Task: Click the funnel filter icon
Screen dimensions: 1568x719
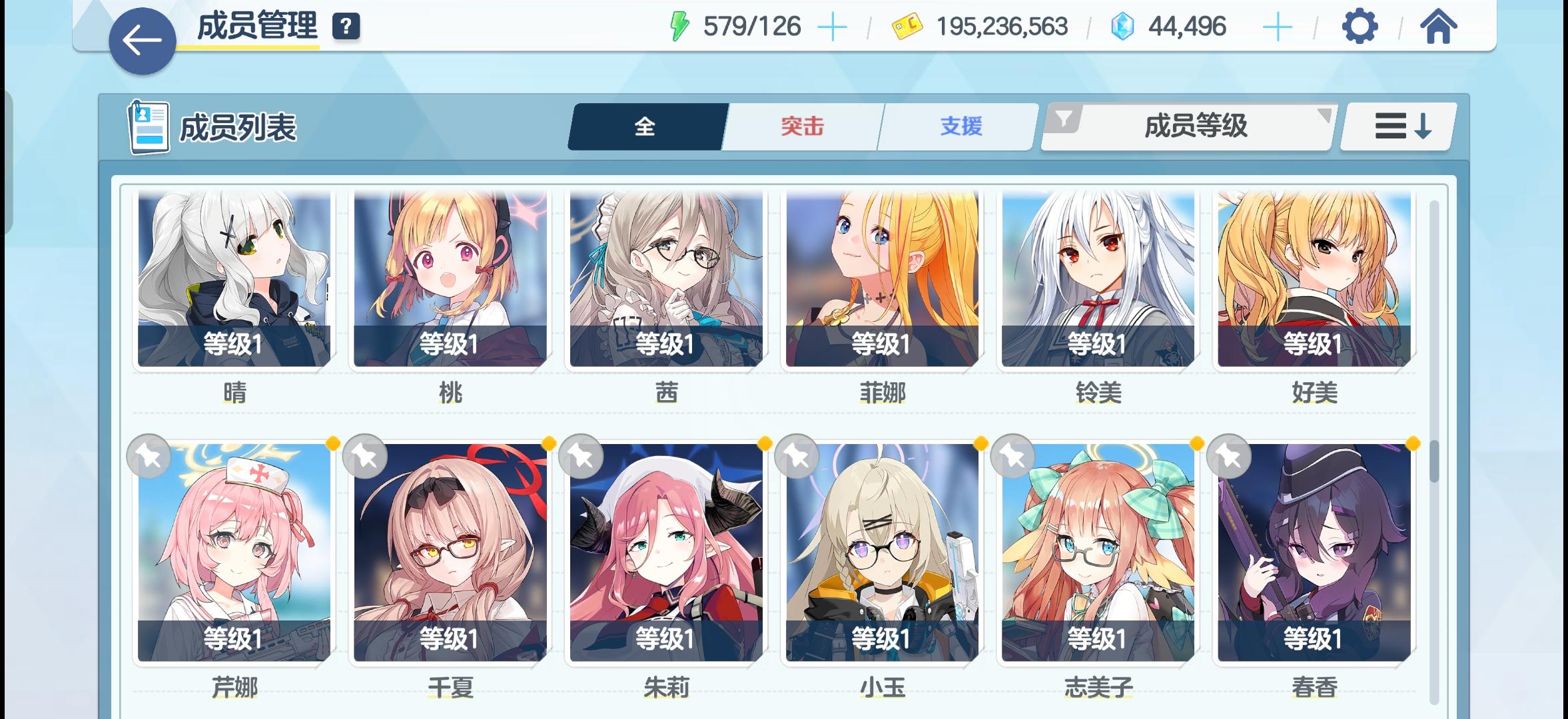Action: coord(1066,120)
